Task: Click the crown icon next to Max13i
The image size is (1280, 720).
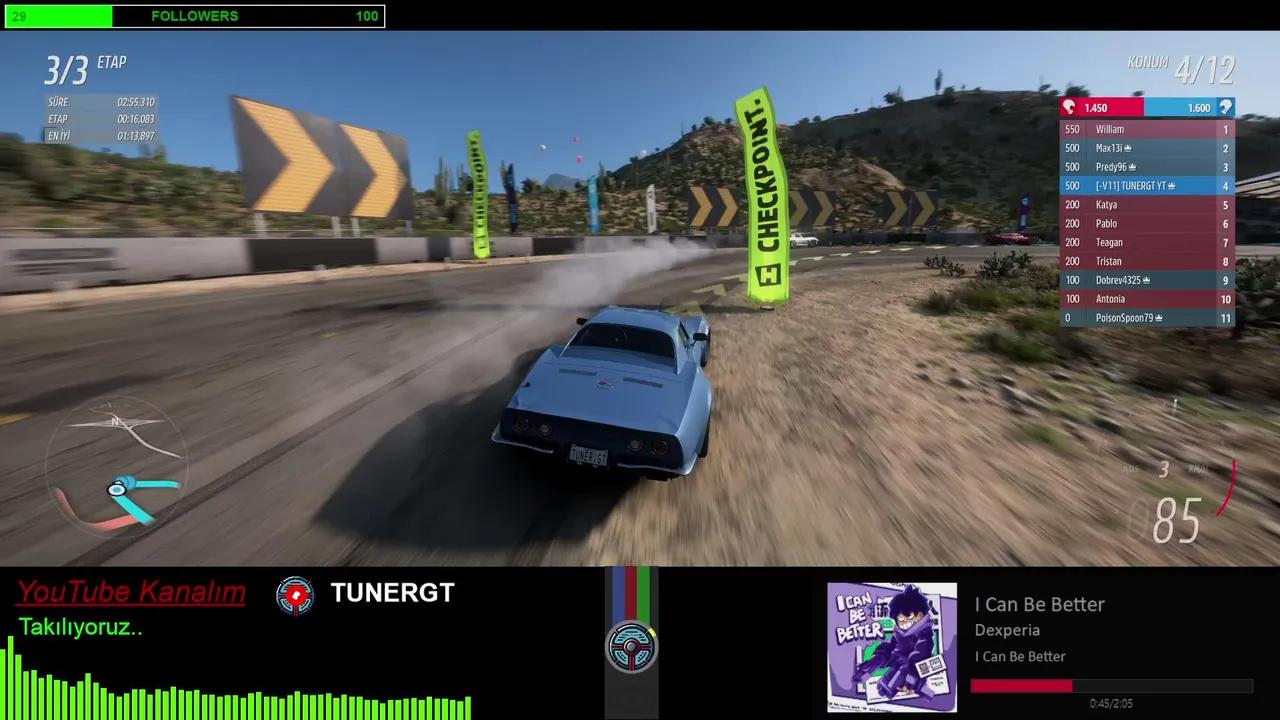Action: (1128, 147)
